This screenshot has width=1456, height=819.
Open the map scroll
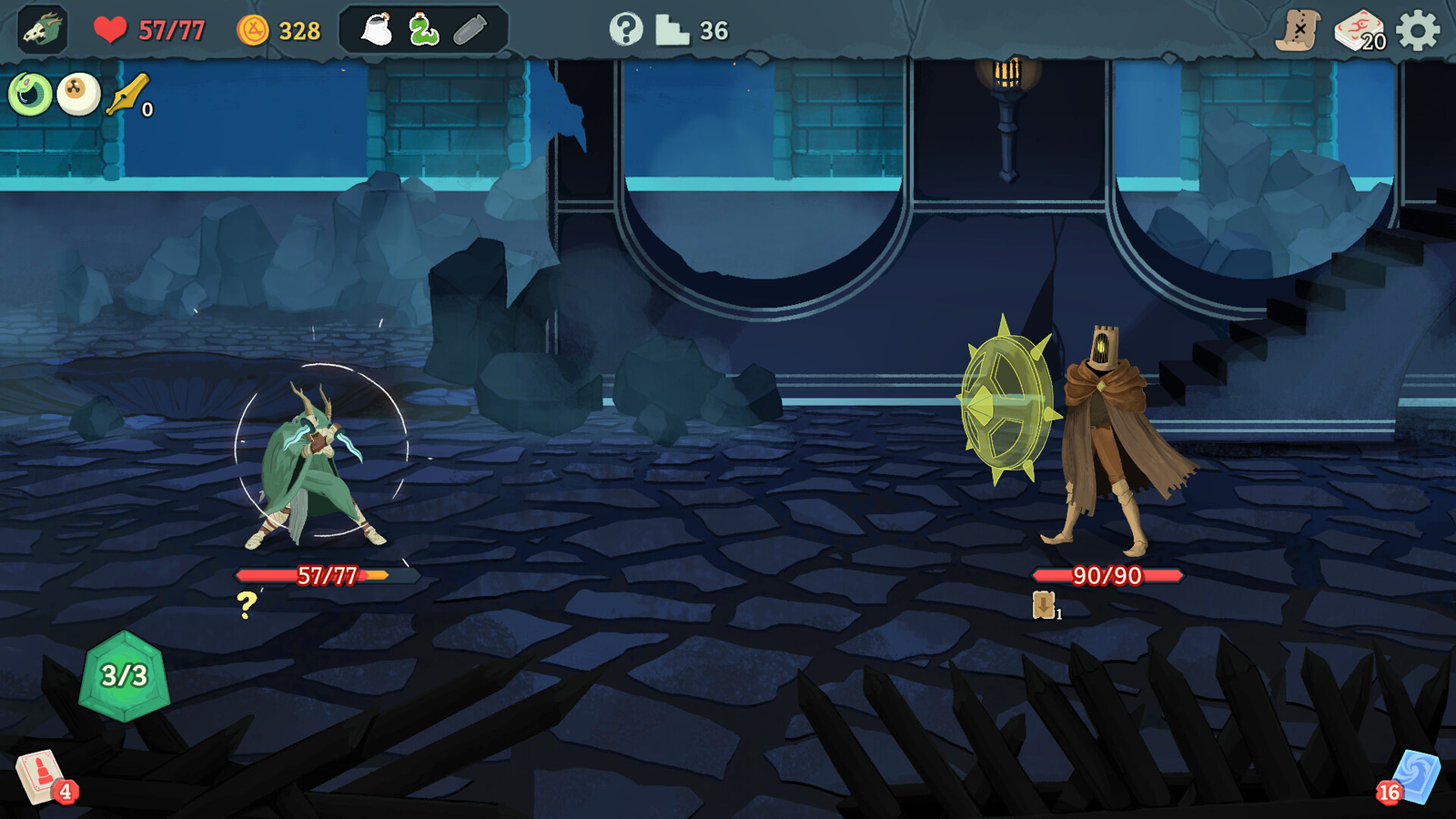pyautogui.click(x=1298, y=31)
